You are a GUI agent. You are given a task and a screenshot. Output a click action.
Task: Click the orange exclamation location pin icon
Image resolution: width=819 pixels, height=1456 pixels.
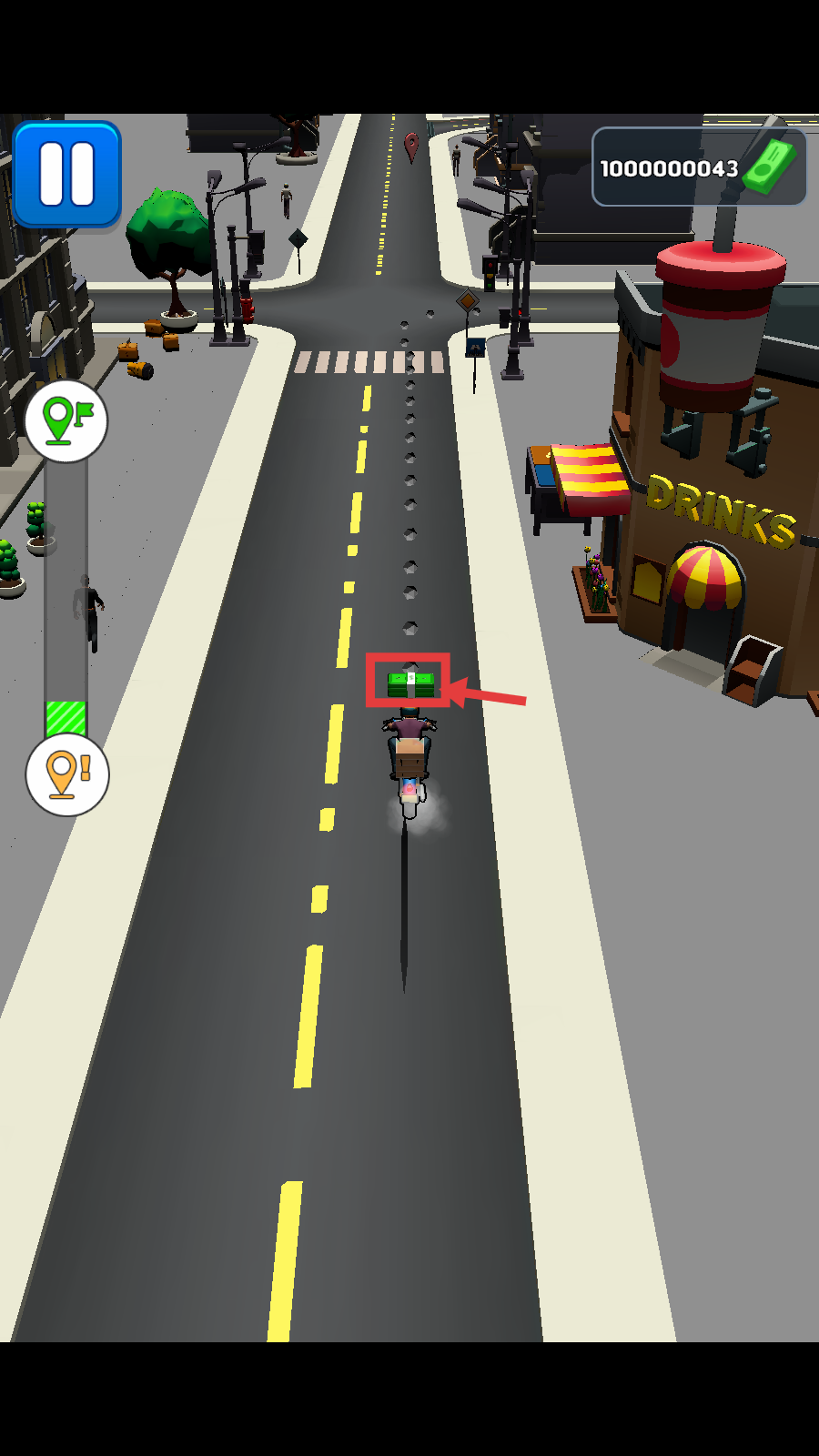pyautogui.click(x=67, y=774)
